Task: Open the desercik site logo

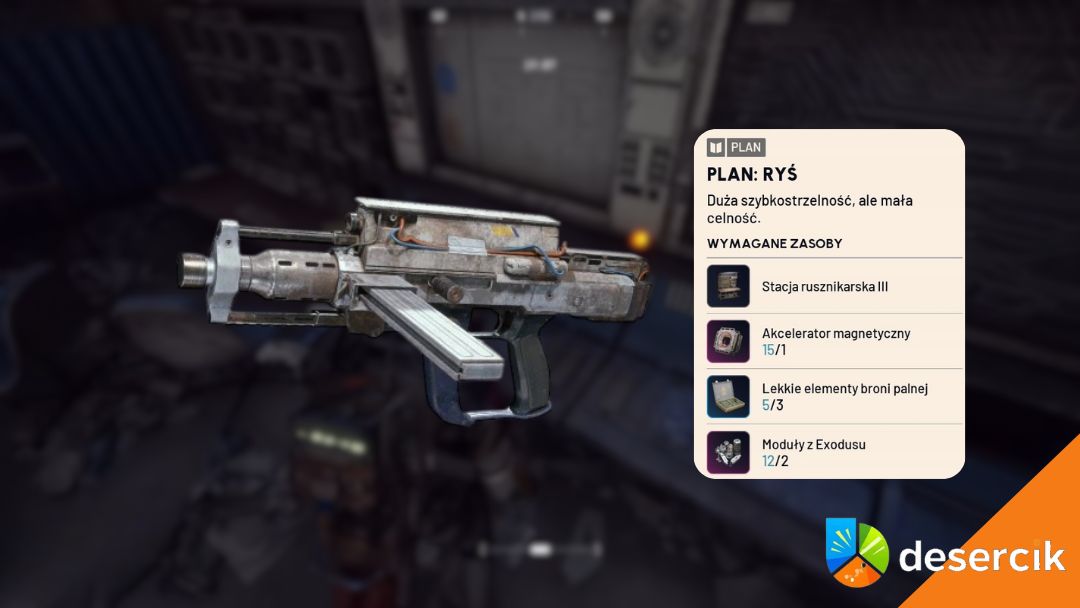Action: click(x=944, y=555)
